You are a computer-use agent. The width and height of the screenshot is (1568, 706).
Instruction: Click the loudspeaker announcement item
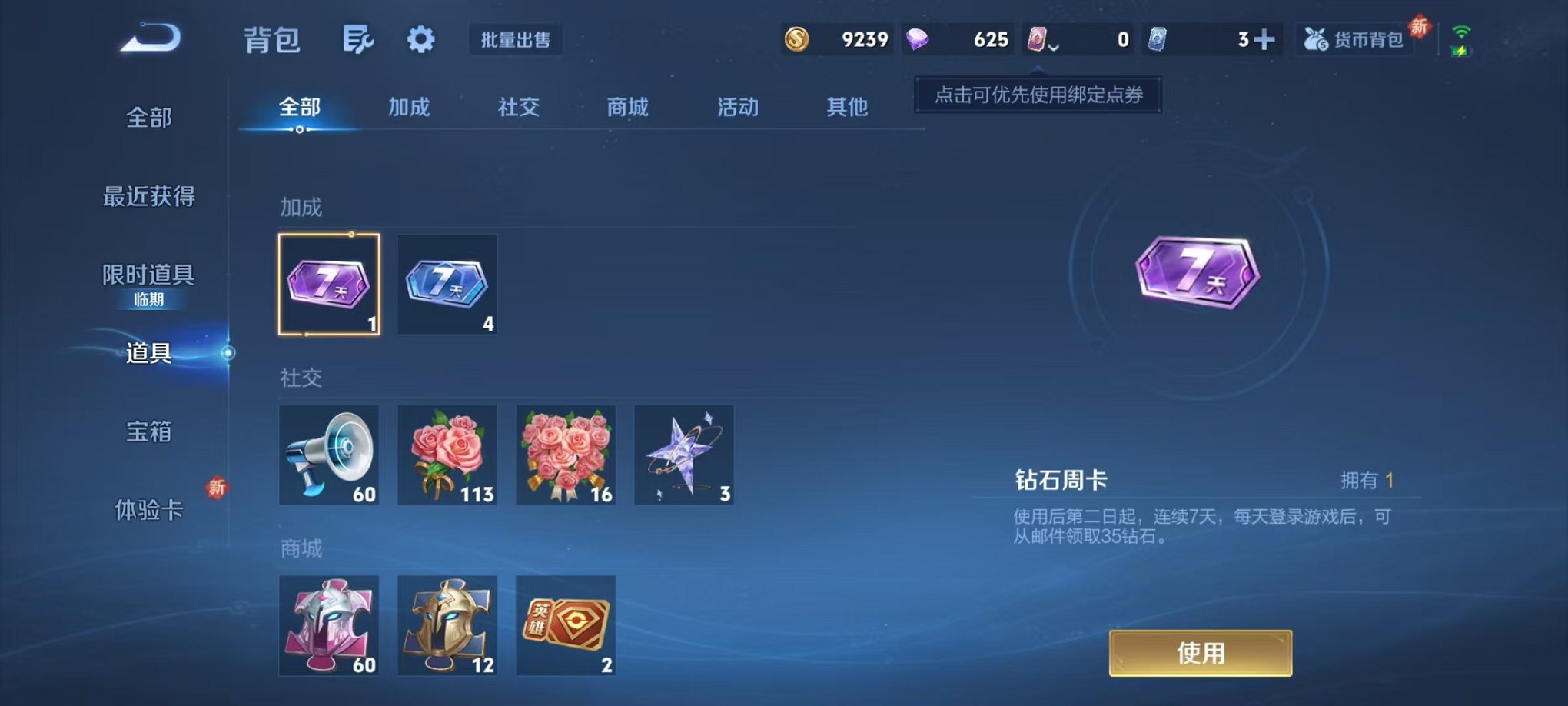tap(329, 455)
